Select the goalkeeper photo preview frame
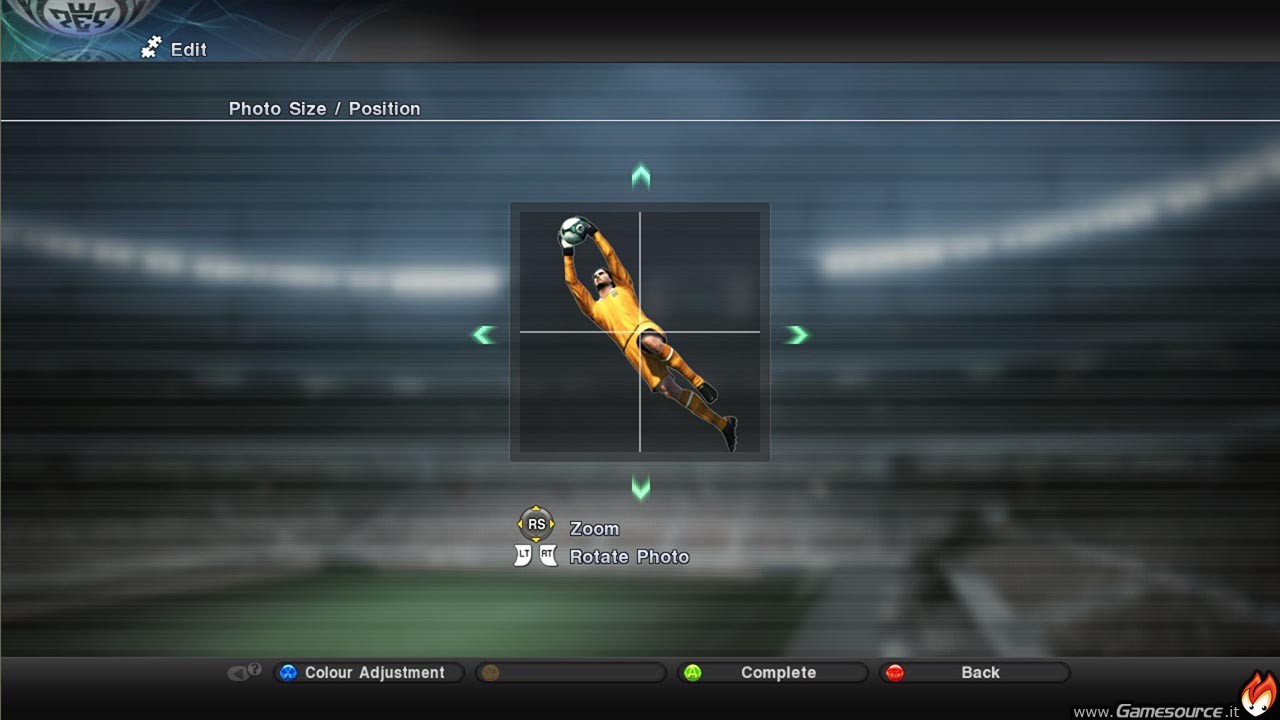The width and height of the screenshot is (1280, 720). 640,332
